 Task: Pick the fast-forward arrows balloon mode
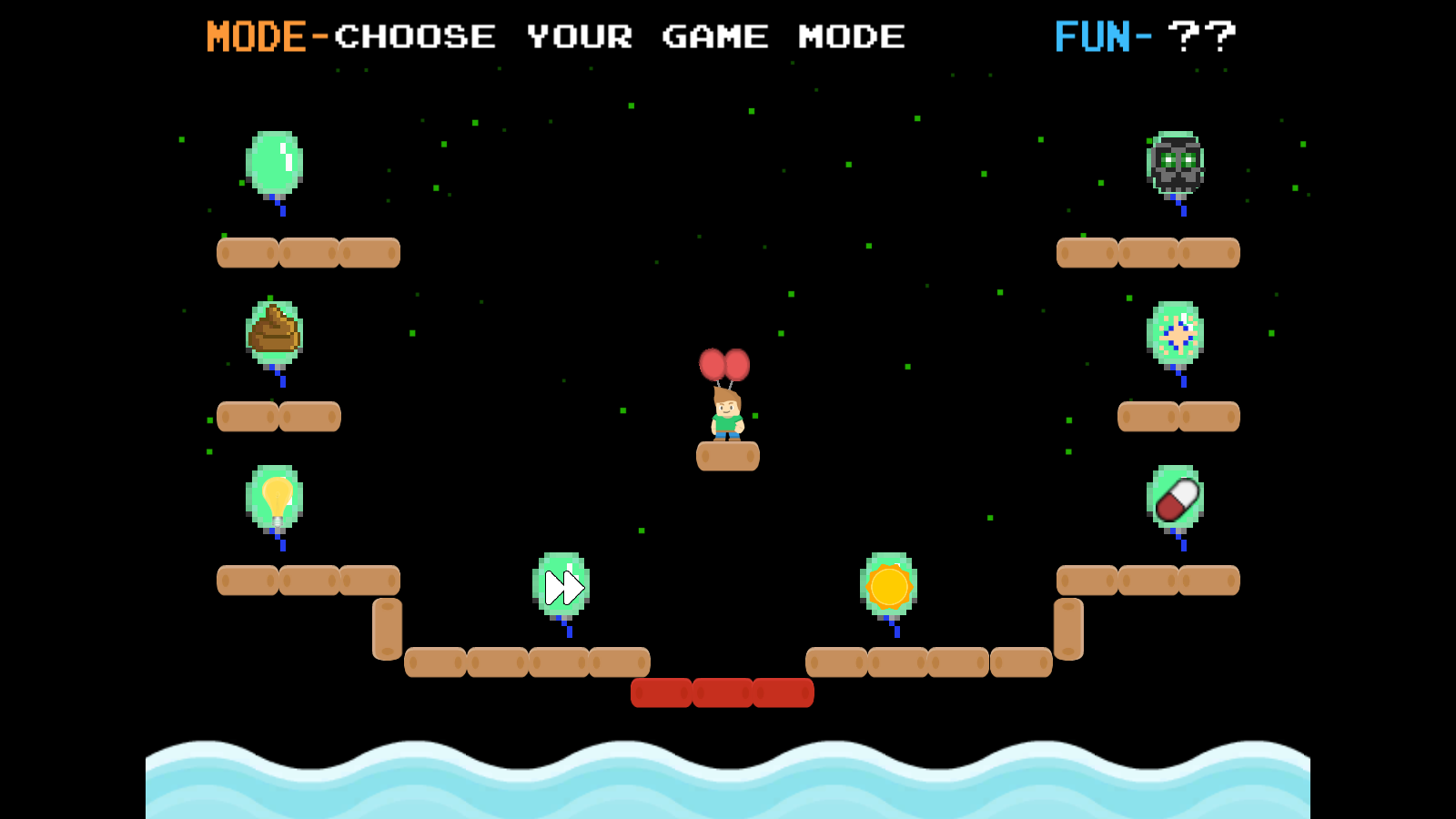(561, 586)
